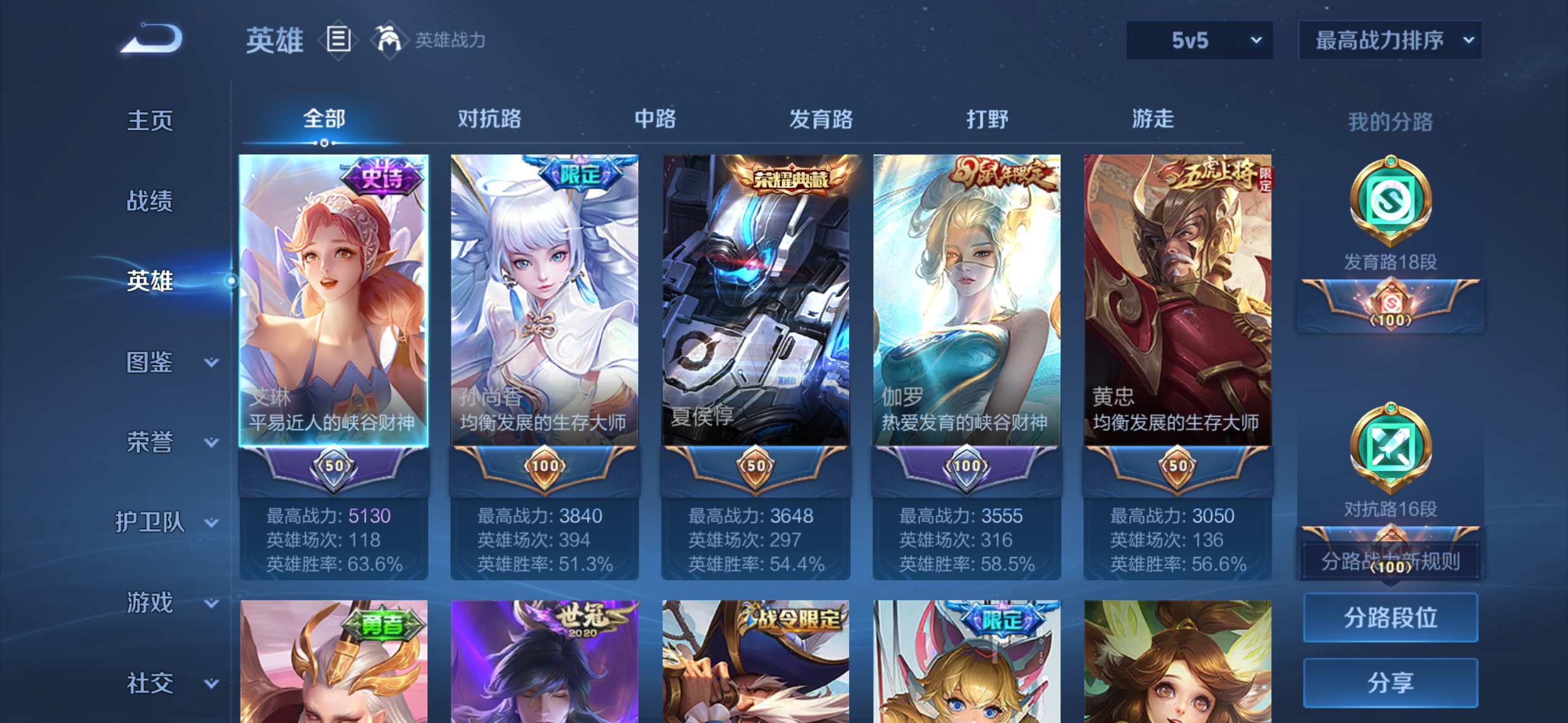Click the level 50 medal on 艾琳's card
This screenshot has width=1568, height=723.
333,466
